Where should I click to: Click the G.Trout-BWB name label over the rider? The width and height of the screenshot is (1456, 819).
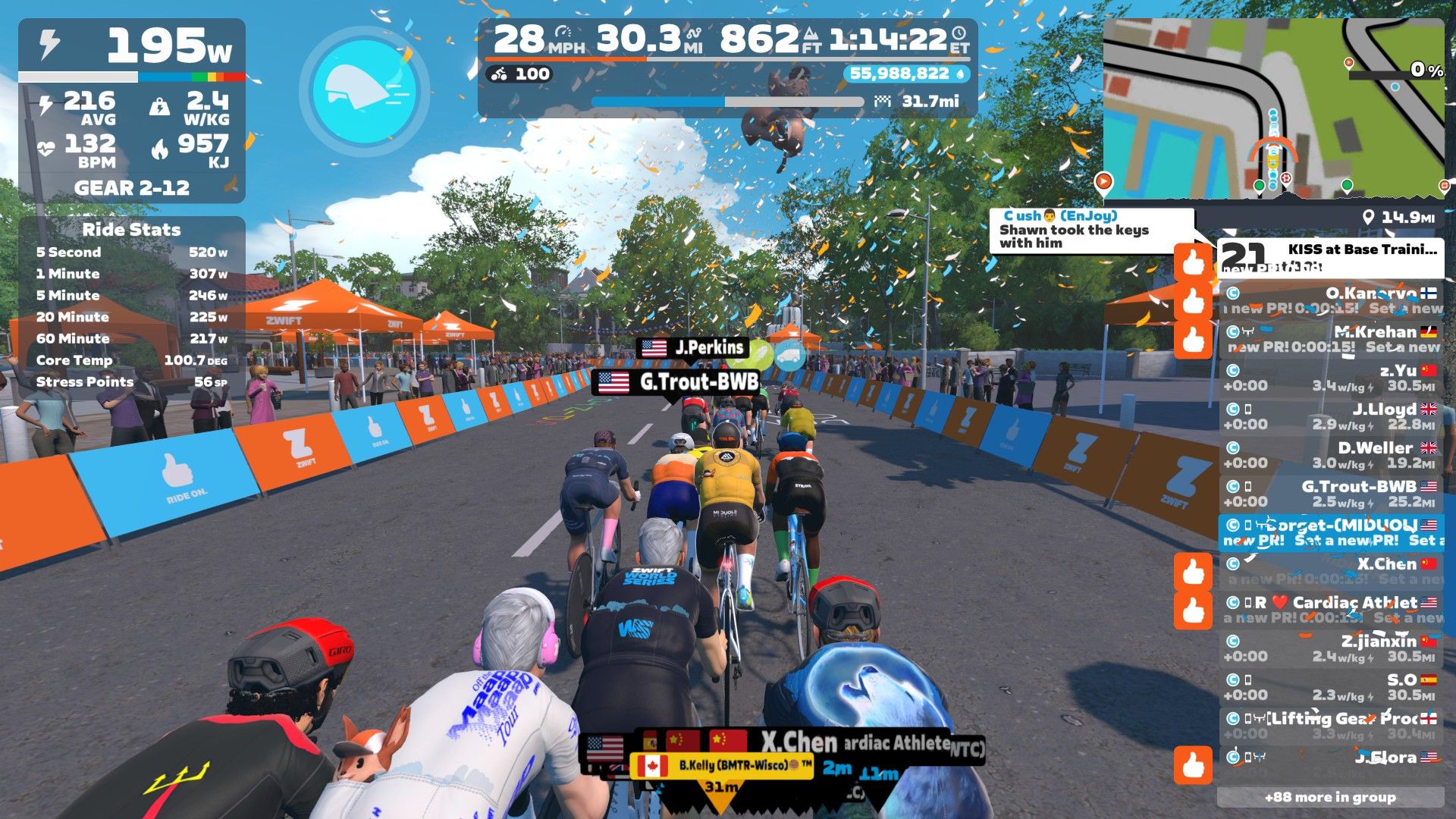pos(679,382)
